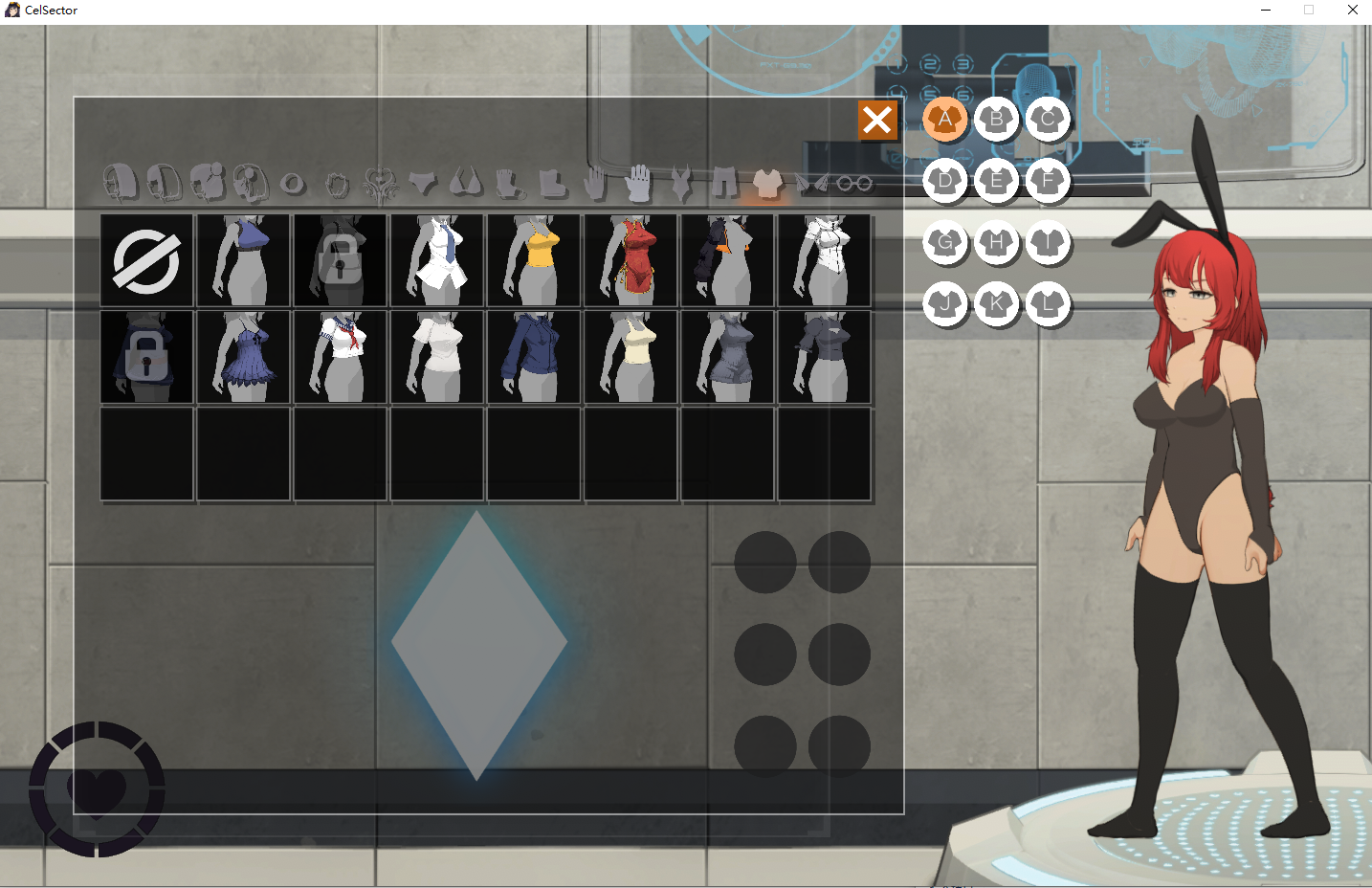Image resolution: width=1372 pixels, height=888 pixels.
Task: Select the no-top (remove) option tile
Action: pos(146,260)
